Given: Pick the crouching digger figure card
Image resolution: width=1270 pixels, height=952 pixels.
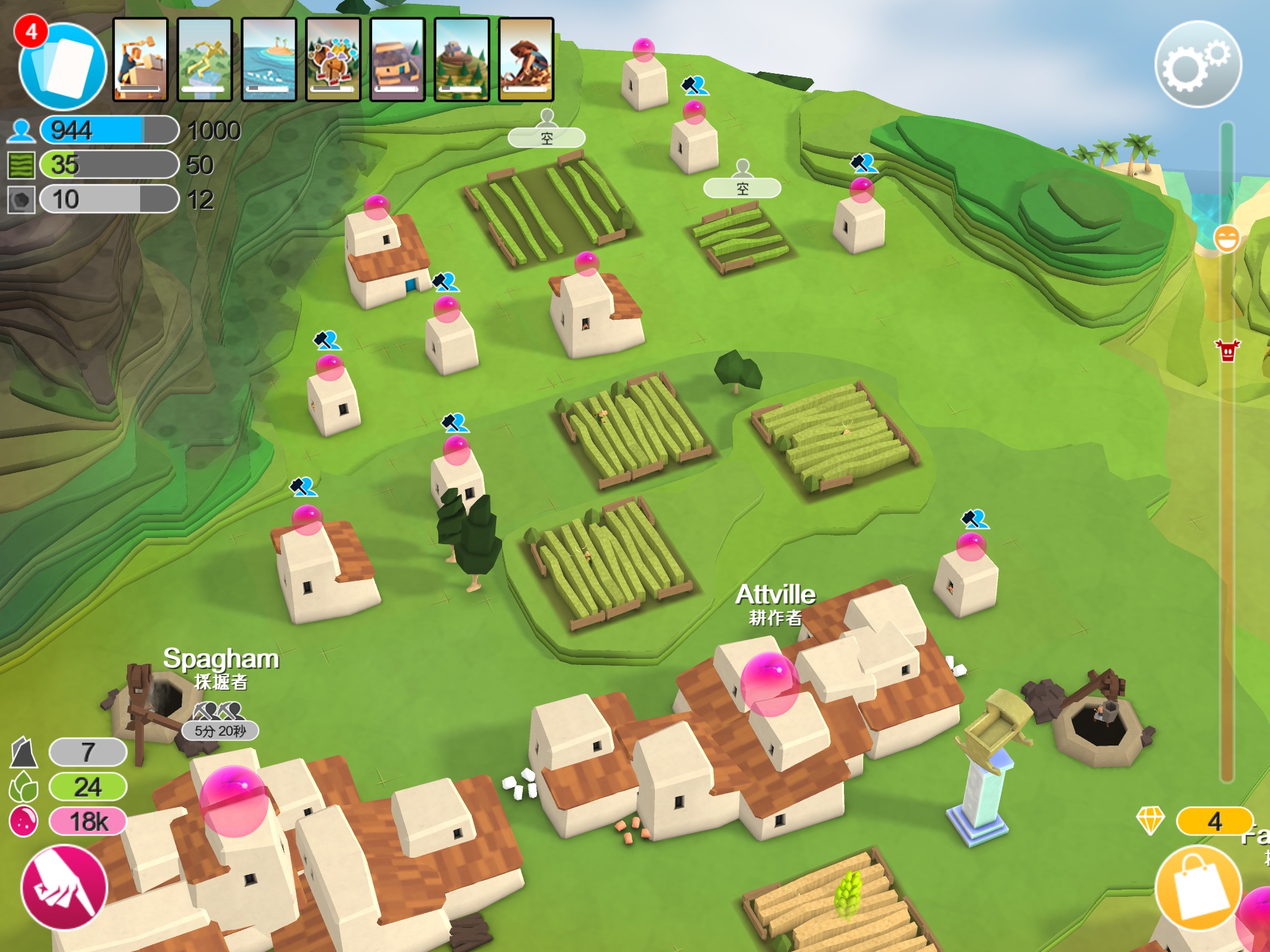Looking at the screenshot, I should (526, 59).
